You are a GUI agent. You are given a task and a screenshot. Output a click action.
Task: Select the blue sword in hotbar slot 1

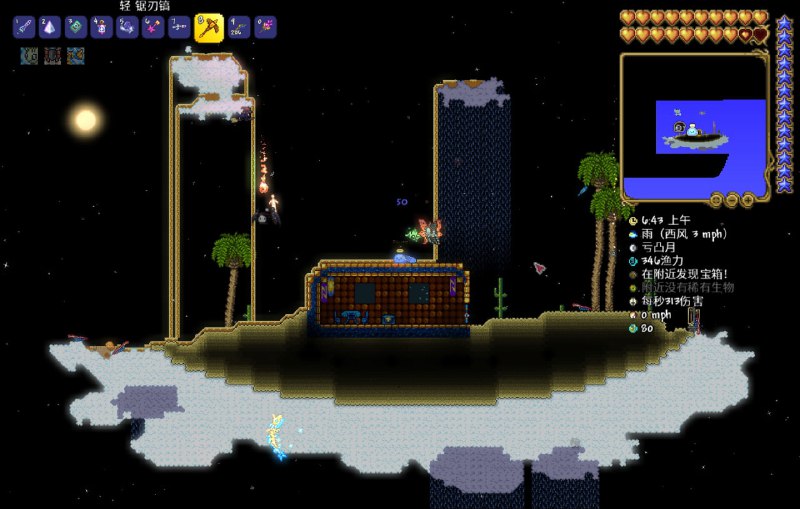pyautogui.click(x=24, y=28)
